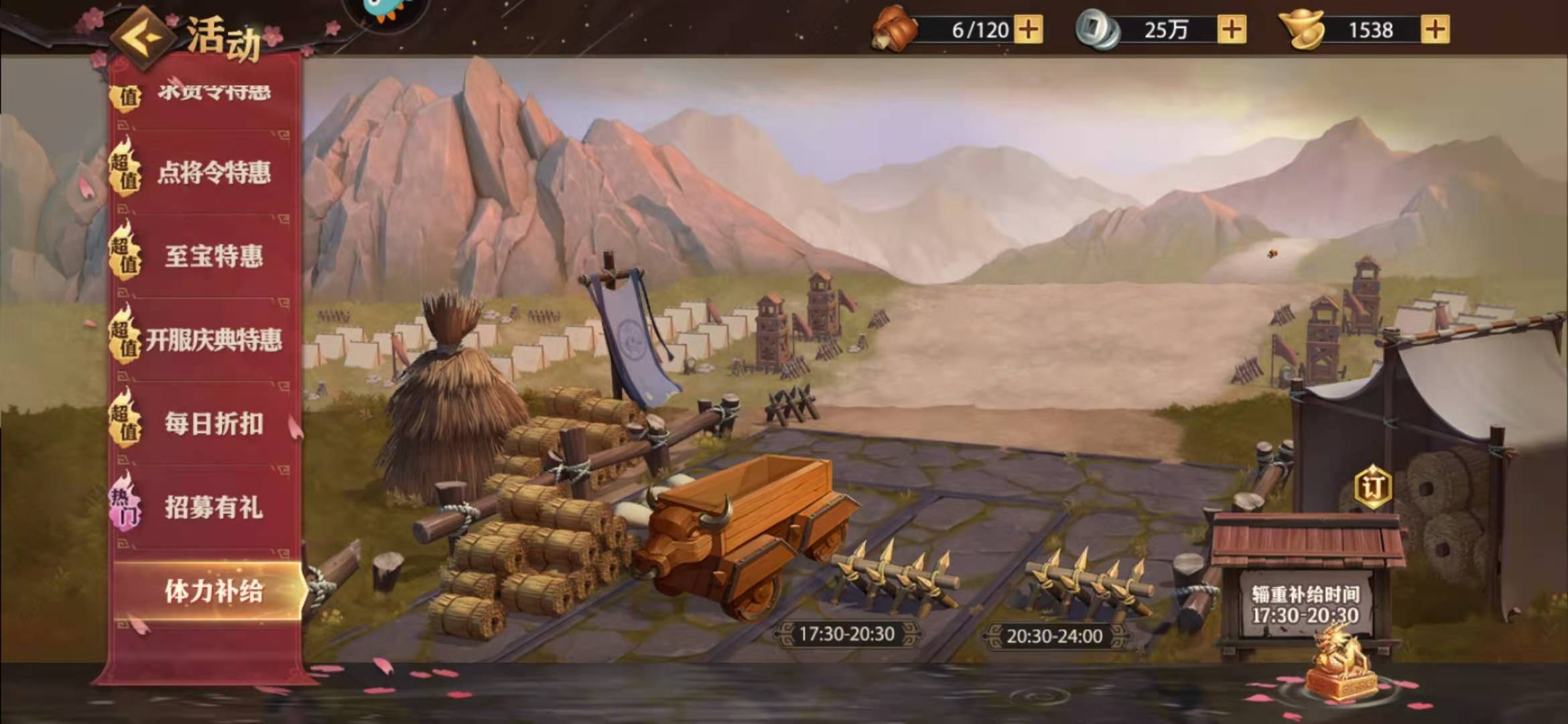The height and width of the screenshot is (724, 1568).
Task: Click the golden dragon seal icon
Action: [x=1340, y=664]
